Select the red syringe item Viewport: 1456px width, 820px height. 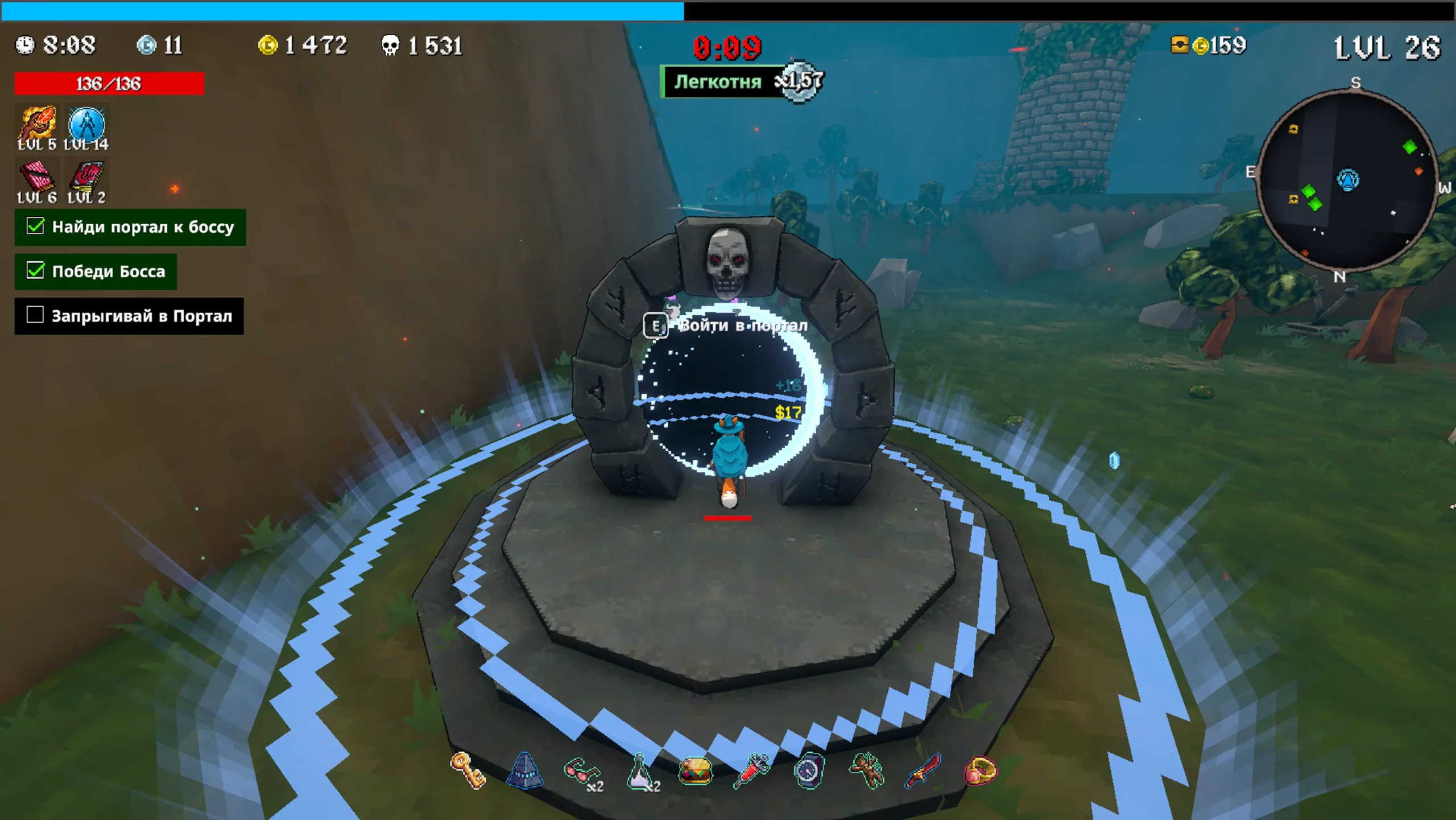[752, 770]
